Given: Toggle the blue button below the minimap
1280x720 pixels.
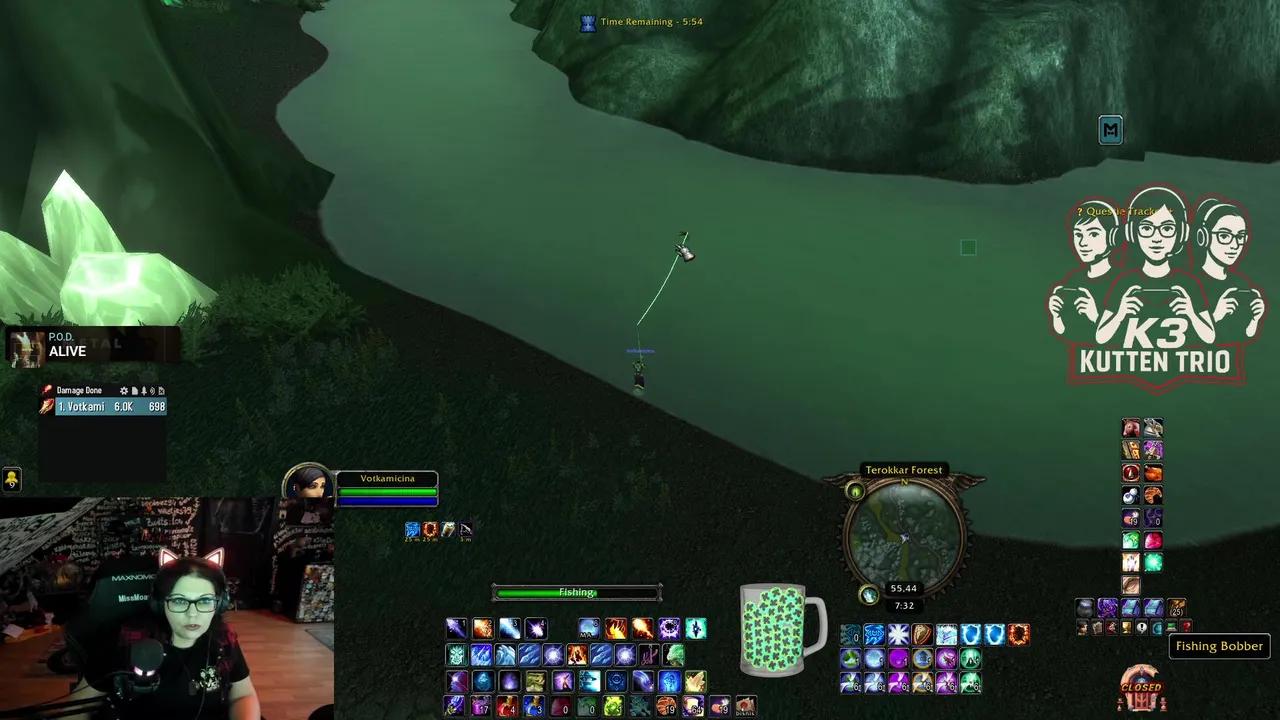Looking at the screenshot, I should coord(868,595).
